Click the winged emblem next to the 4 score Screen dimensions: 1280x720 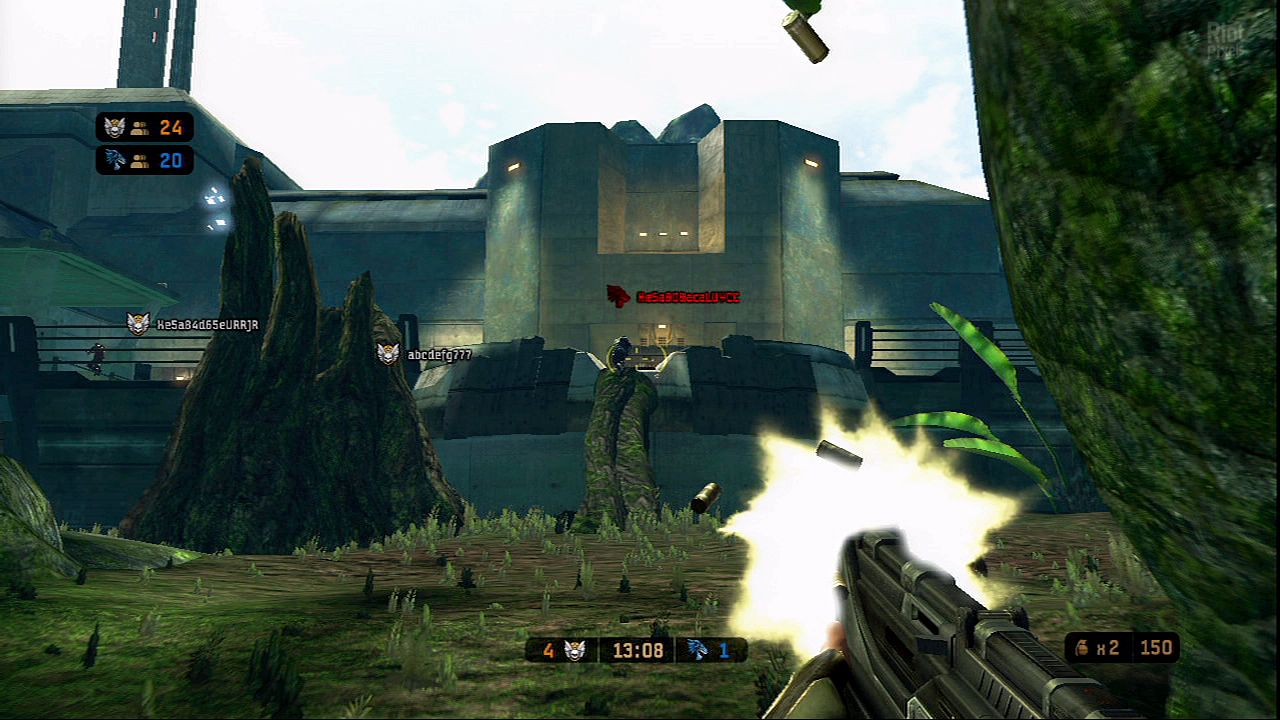coord(576,650)
